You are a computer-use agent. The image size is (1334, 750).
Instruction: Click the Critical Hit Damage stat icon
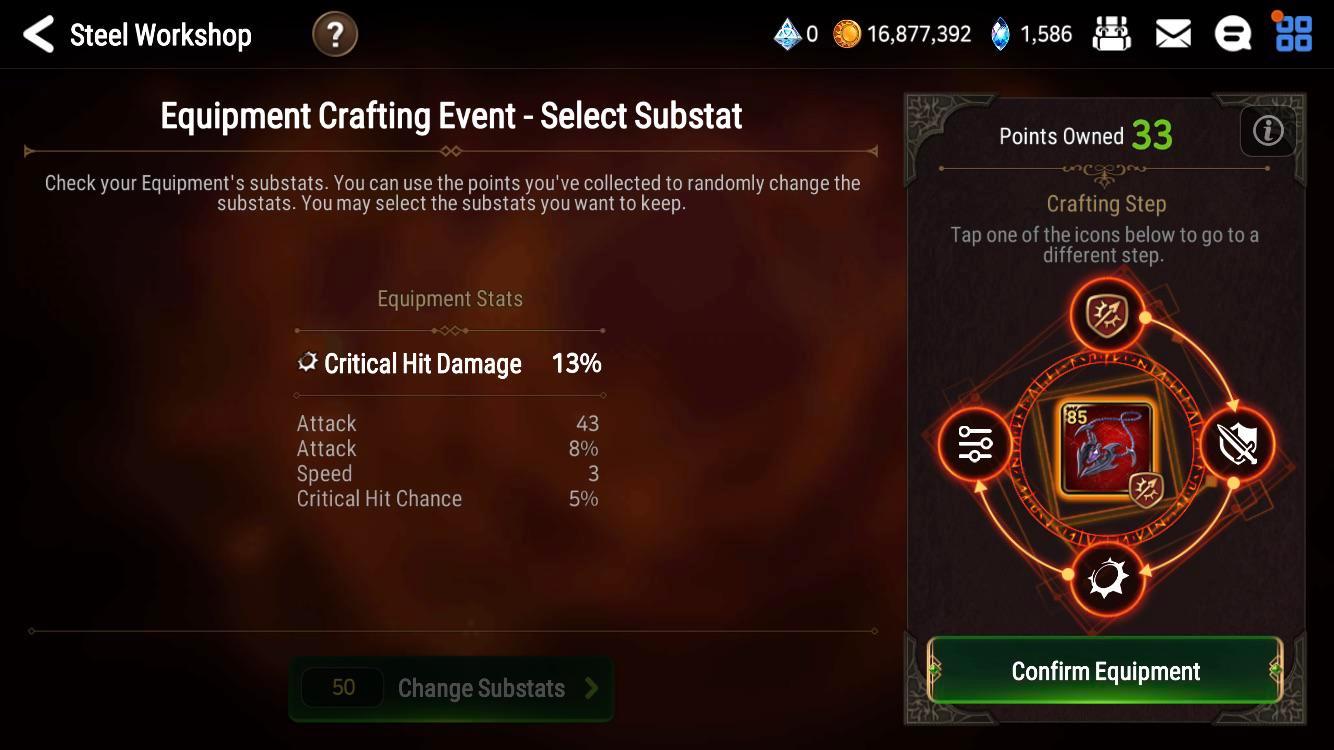point(306,362)
